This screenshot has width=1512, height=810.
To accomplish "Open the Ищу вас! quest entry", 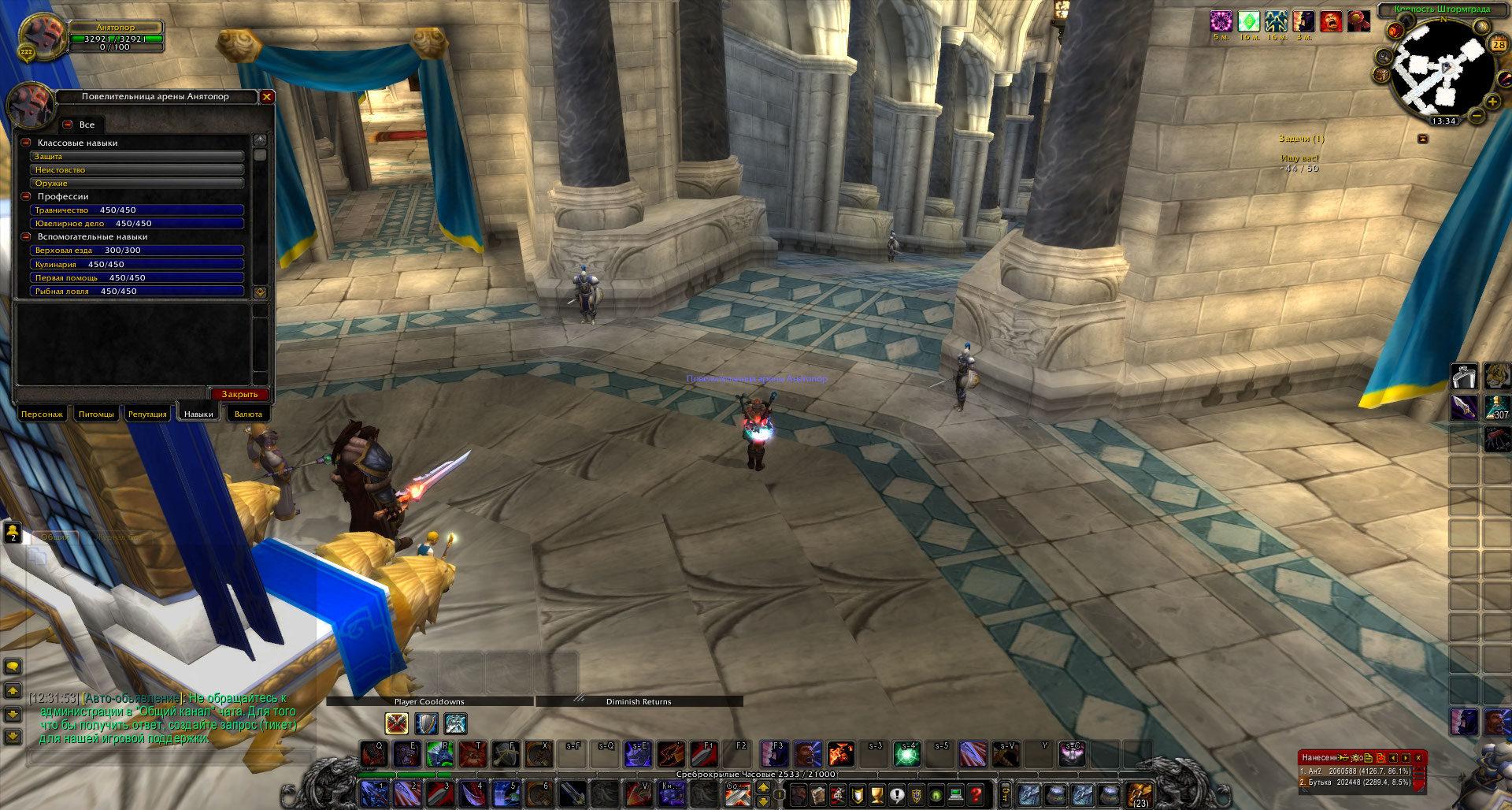I will (x=1299, y=158).
